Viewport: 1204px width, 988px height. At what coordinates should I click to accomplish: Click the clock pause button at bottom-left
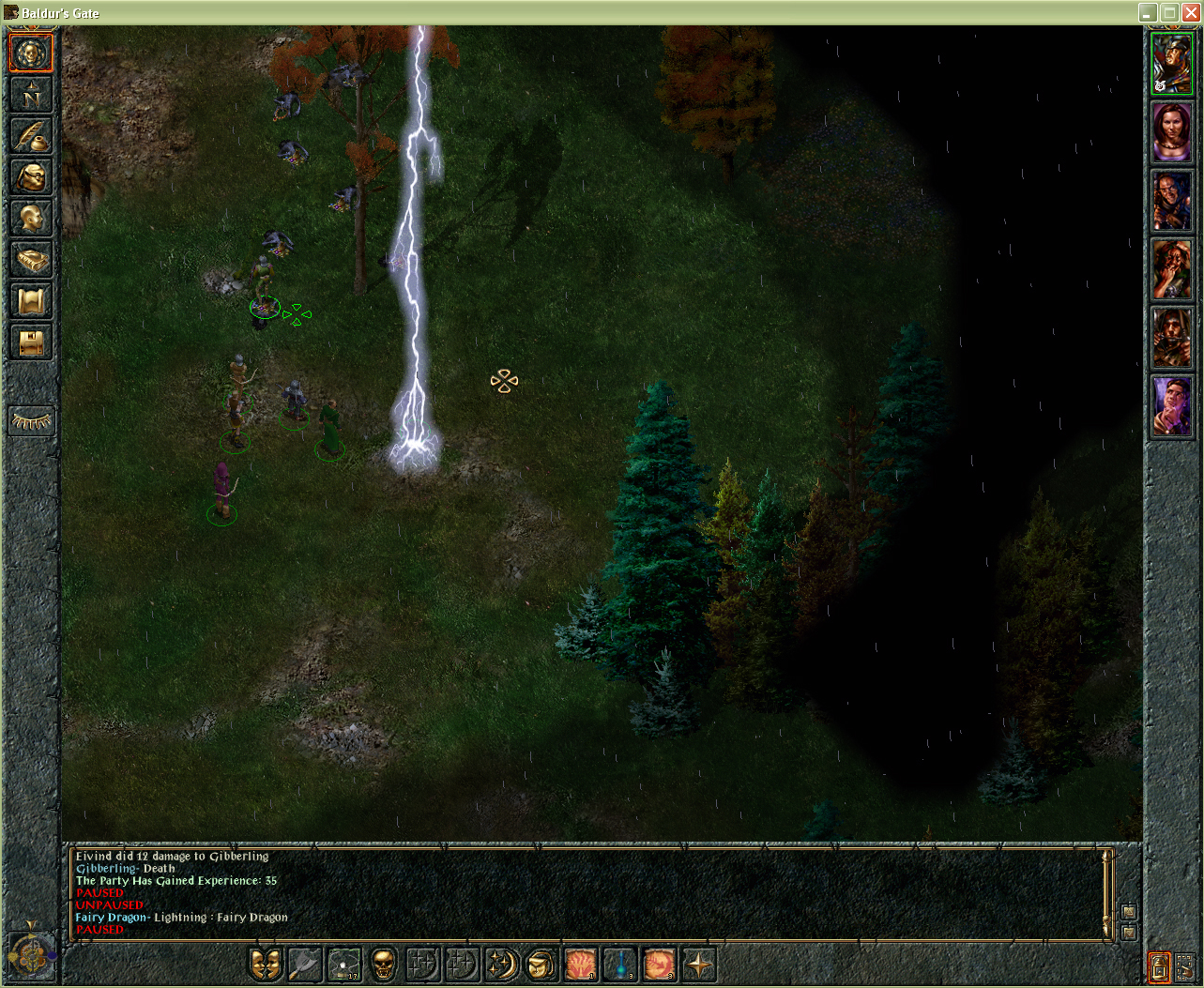coord(30,954)
